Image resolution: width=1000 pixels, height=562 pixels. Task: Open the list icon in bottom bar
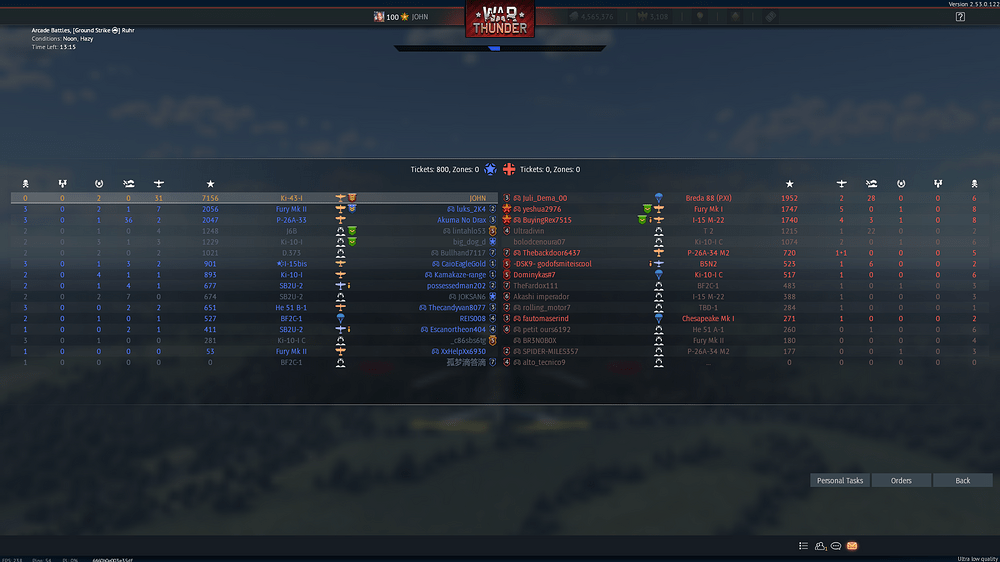click(803, 546)
